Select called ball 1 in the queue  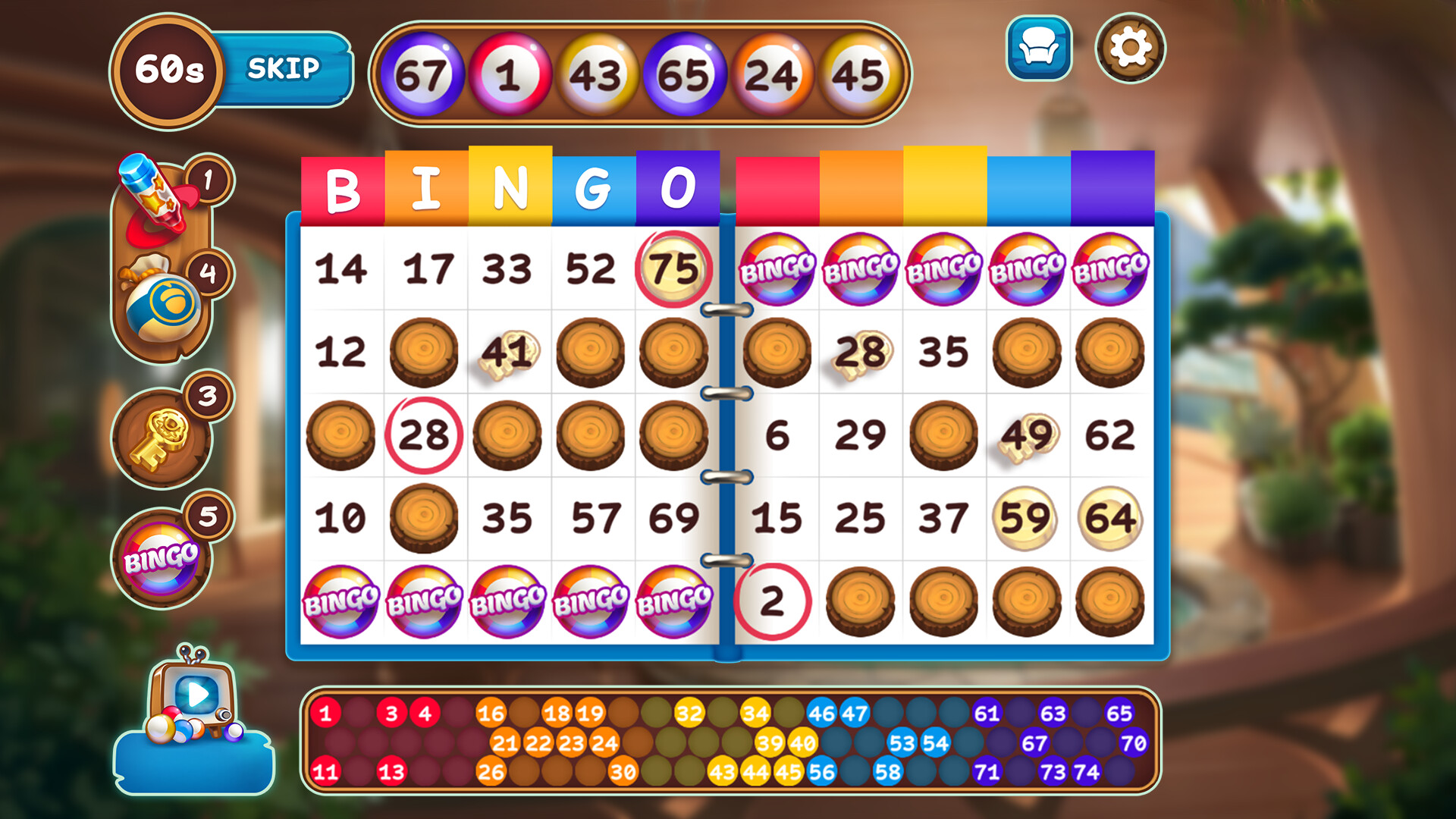(510, 74)
